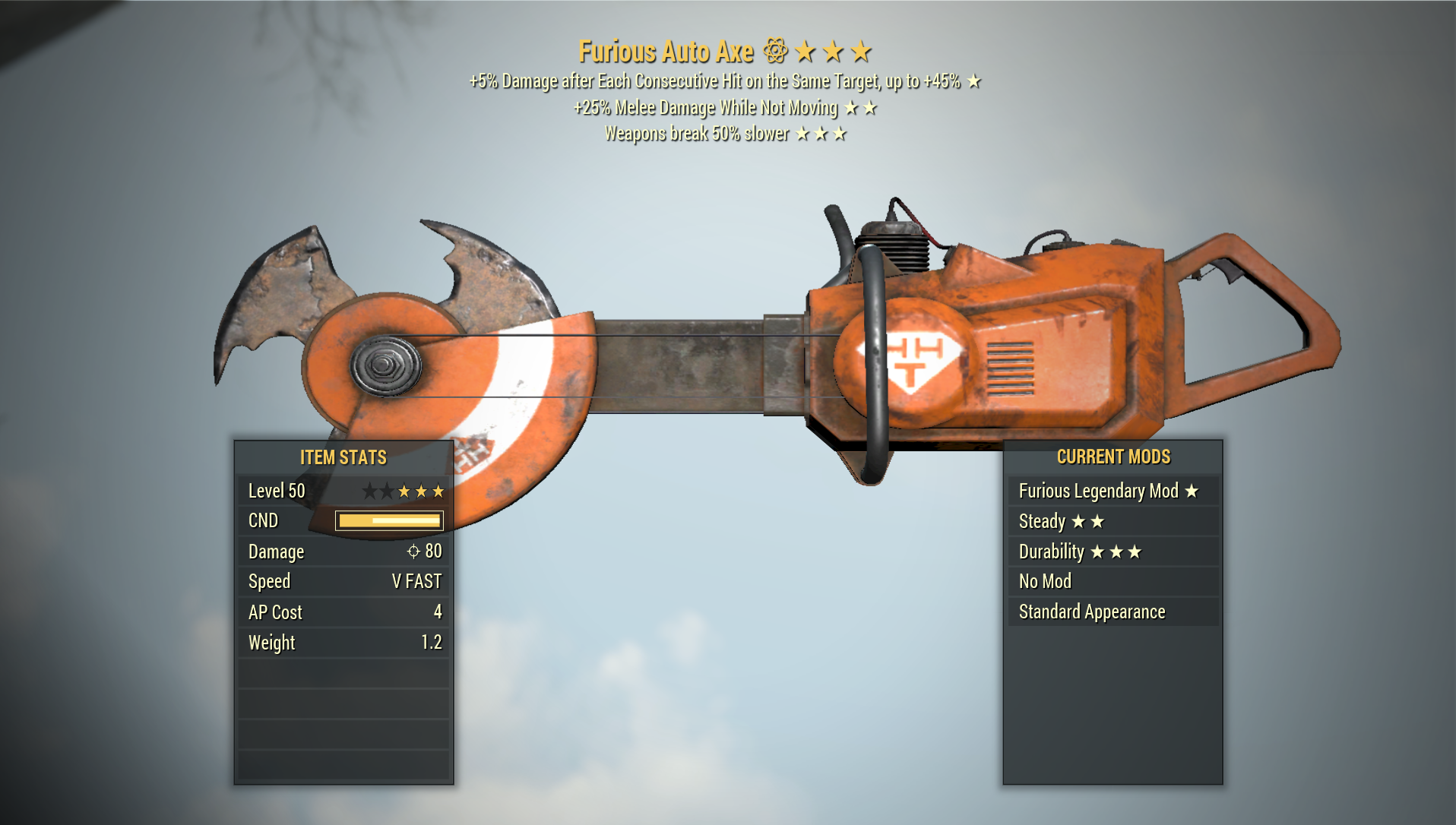Click the star beside Furious Legendary Mod
1456x825 pixels.
coord(1193,491)
